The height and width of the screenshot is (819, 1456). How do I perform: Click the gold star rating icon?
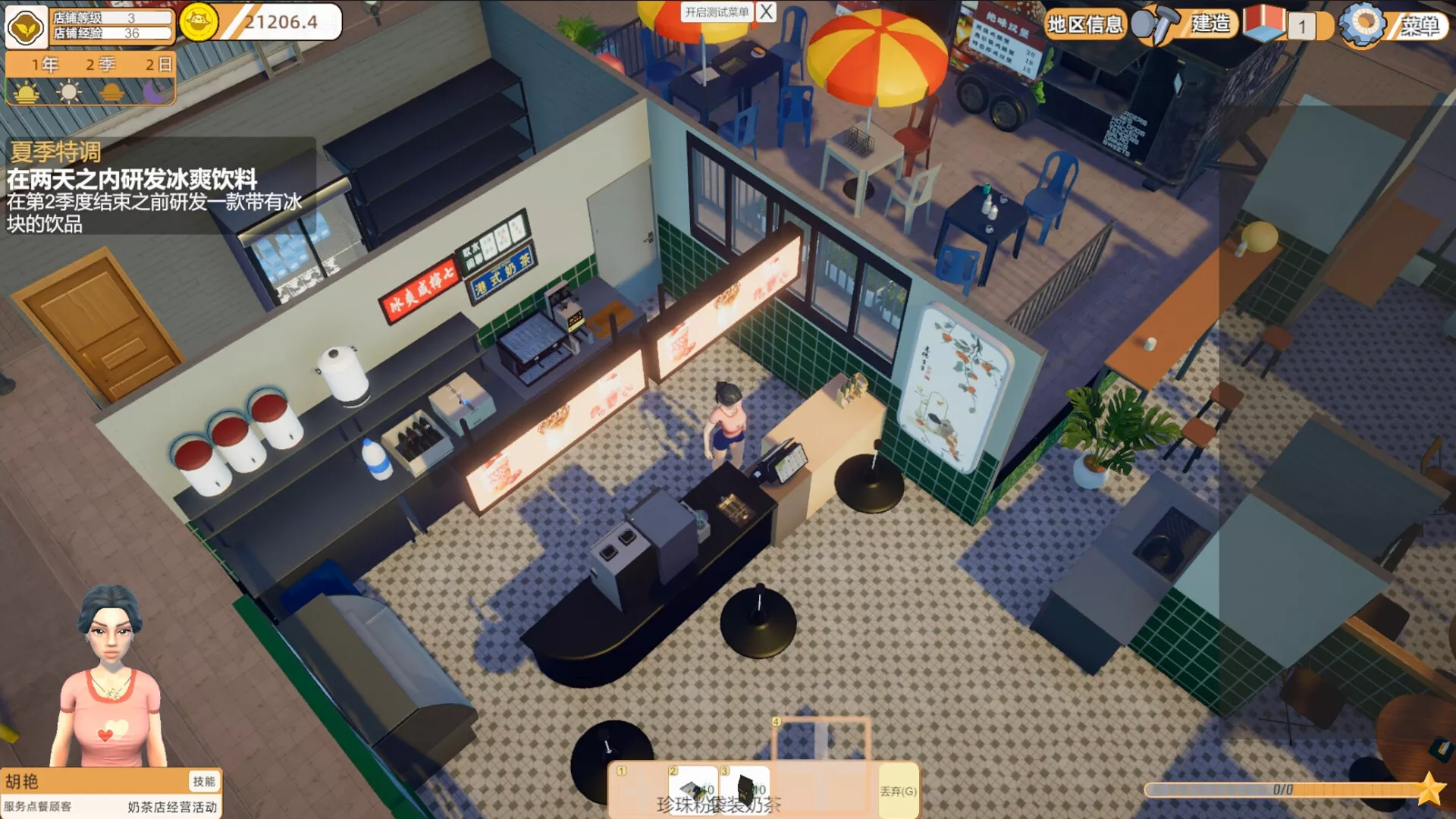pyautogui.click(x=1429, y=789)
